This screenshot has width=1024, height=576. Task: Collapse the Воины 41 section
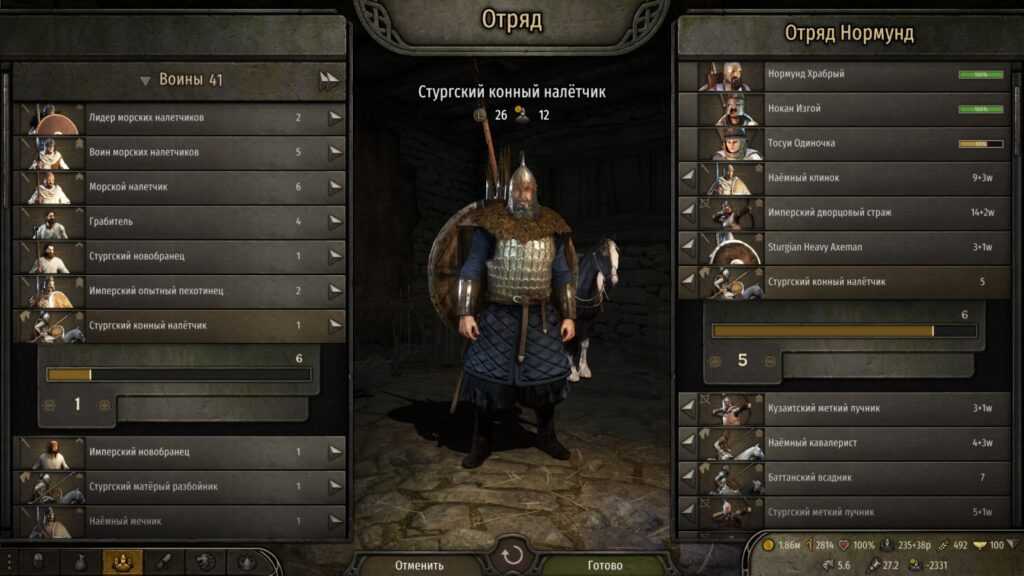(146, 81)
